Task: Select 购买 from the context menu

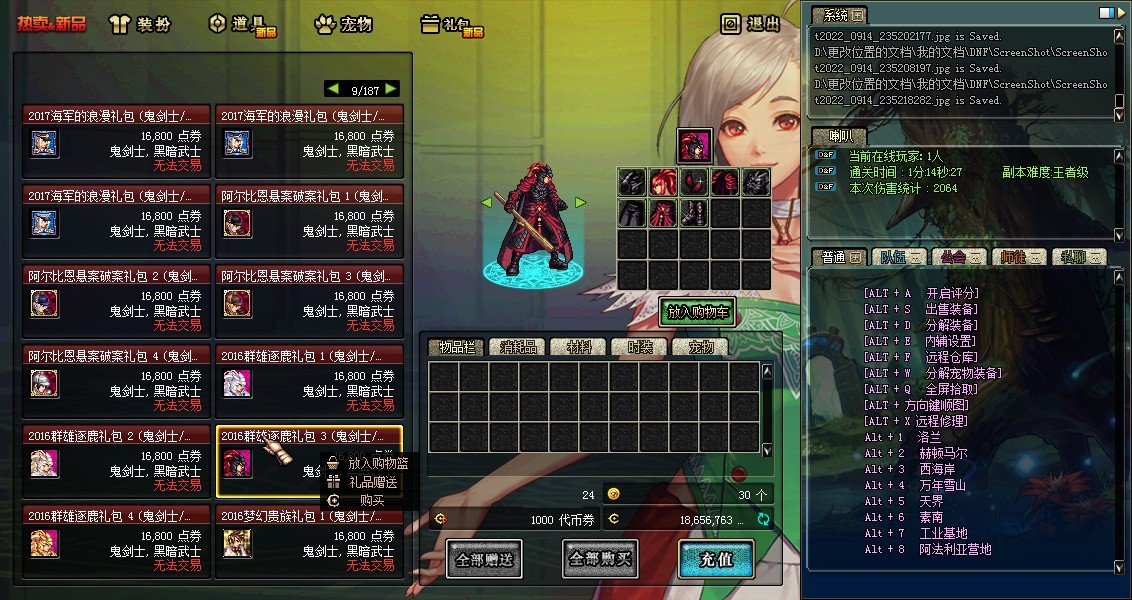Action: 371,500
